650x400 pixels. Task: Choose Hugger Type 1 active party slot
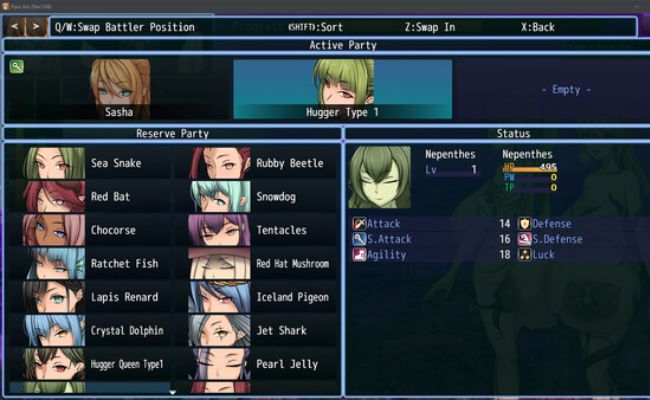click(342, 89)
